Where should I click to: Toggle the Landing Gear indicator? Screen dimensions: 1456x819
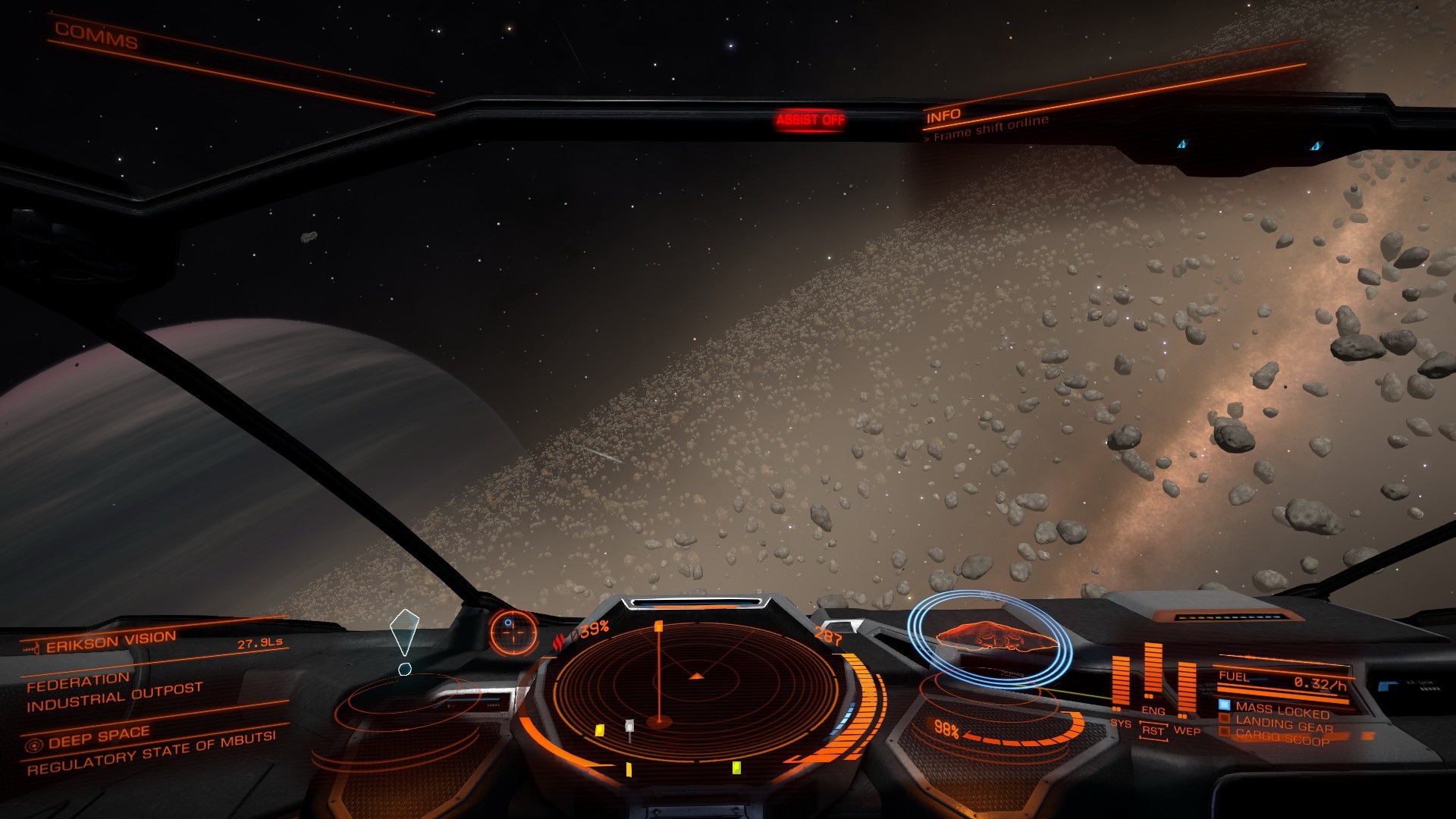1283,724
